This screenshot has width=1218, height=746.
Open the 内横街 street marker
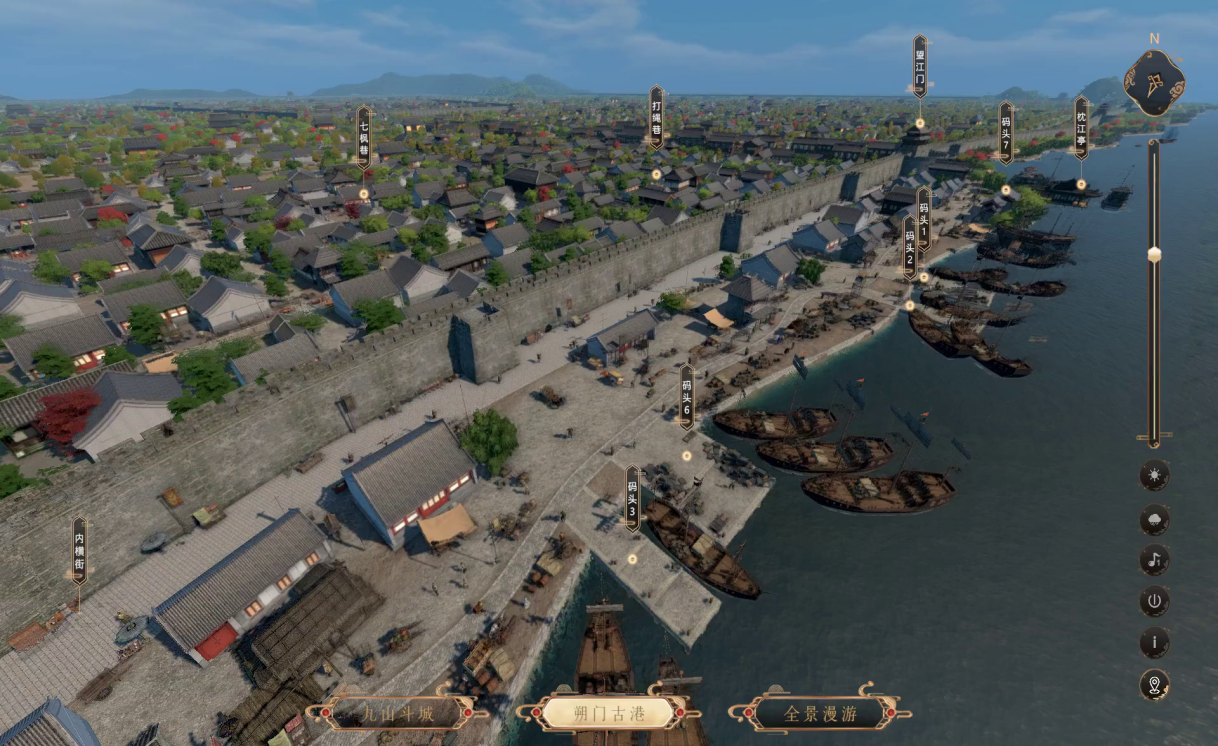pos(79,550)
